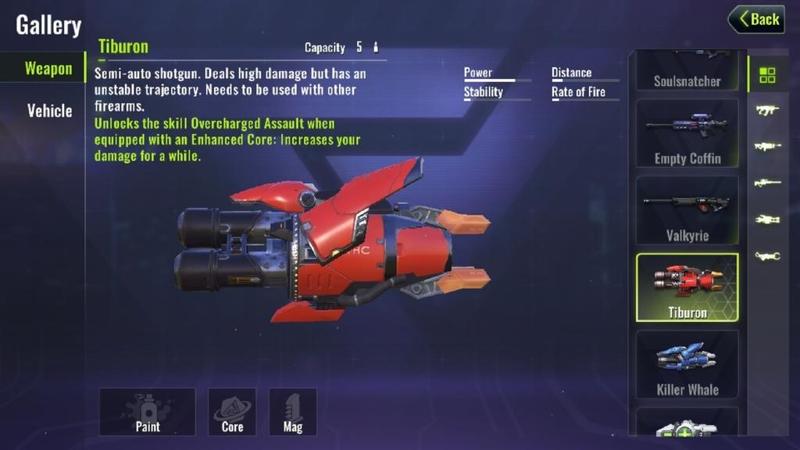The height and width of the screenshot is (450, 800).
Task: Open the Mag attachment option
Action: tap(293, 411)
